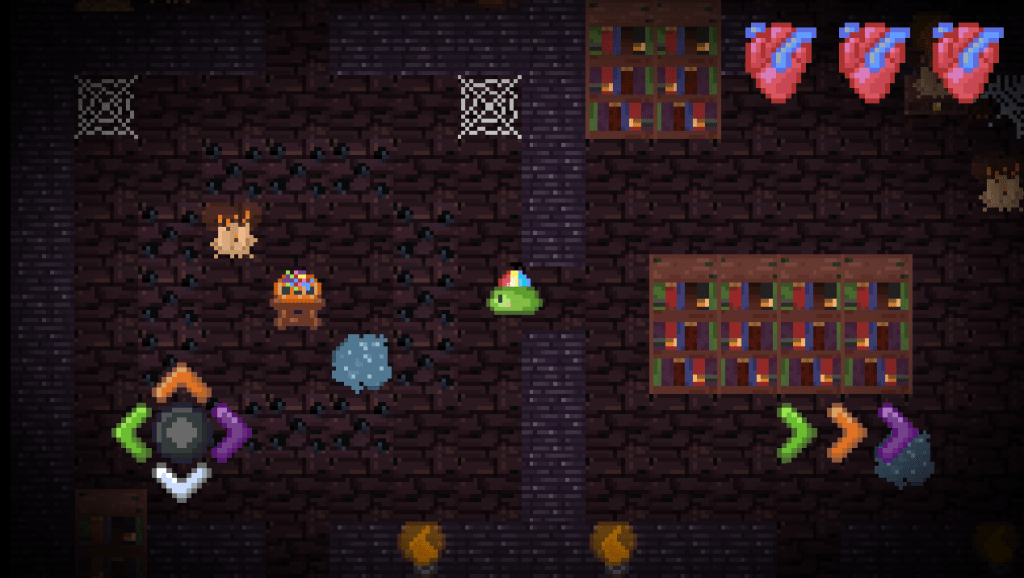Tap the orange up arrow on the d-pad

click(x=181, y=384)
